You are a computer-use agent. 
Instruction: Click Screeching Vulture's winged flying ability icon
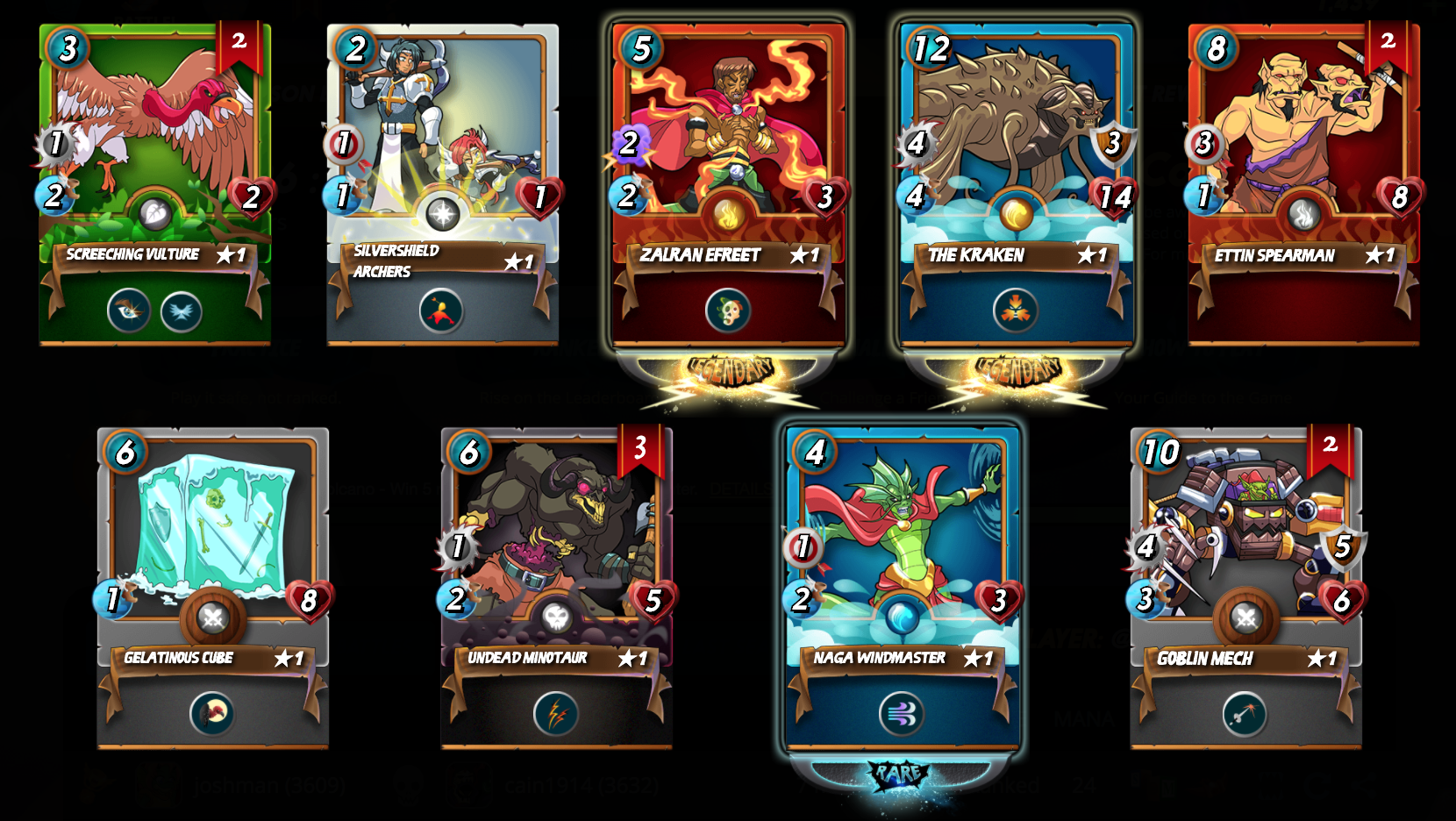click(x=182, y=311)
